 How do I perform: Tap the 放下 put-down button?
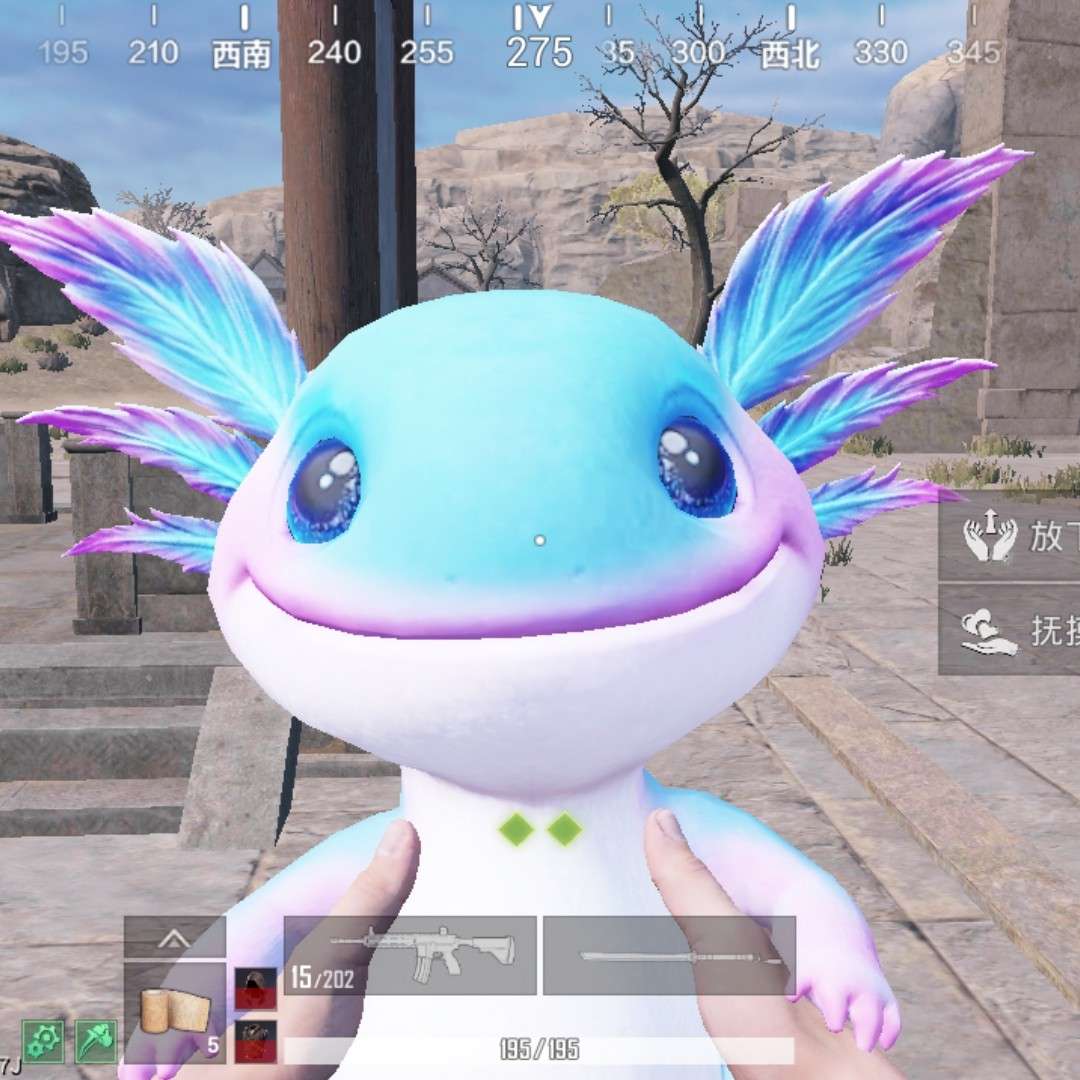pyautogui.click(x=1010, y=537)
